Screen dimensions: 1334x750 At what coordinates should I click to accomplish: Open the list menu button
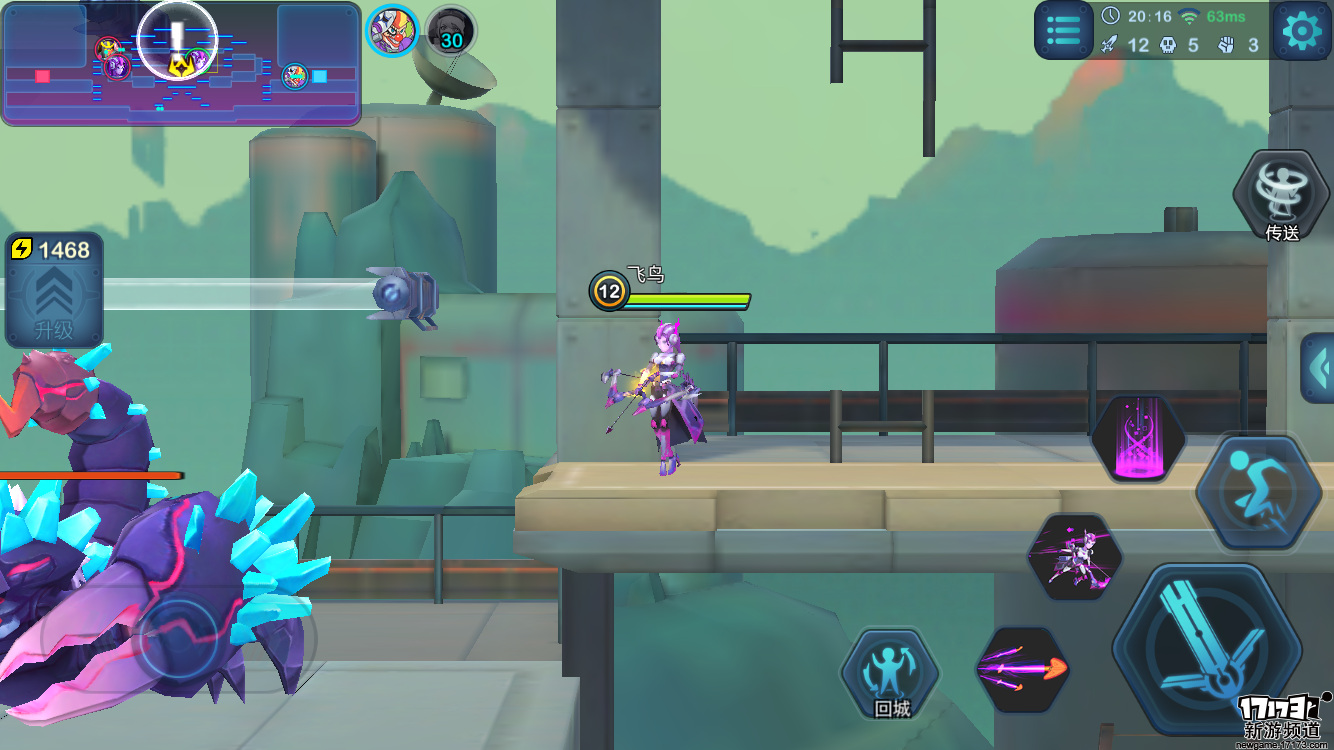click(x=1063, y=31)
